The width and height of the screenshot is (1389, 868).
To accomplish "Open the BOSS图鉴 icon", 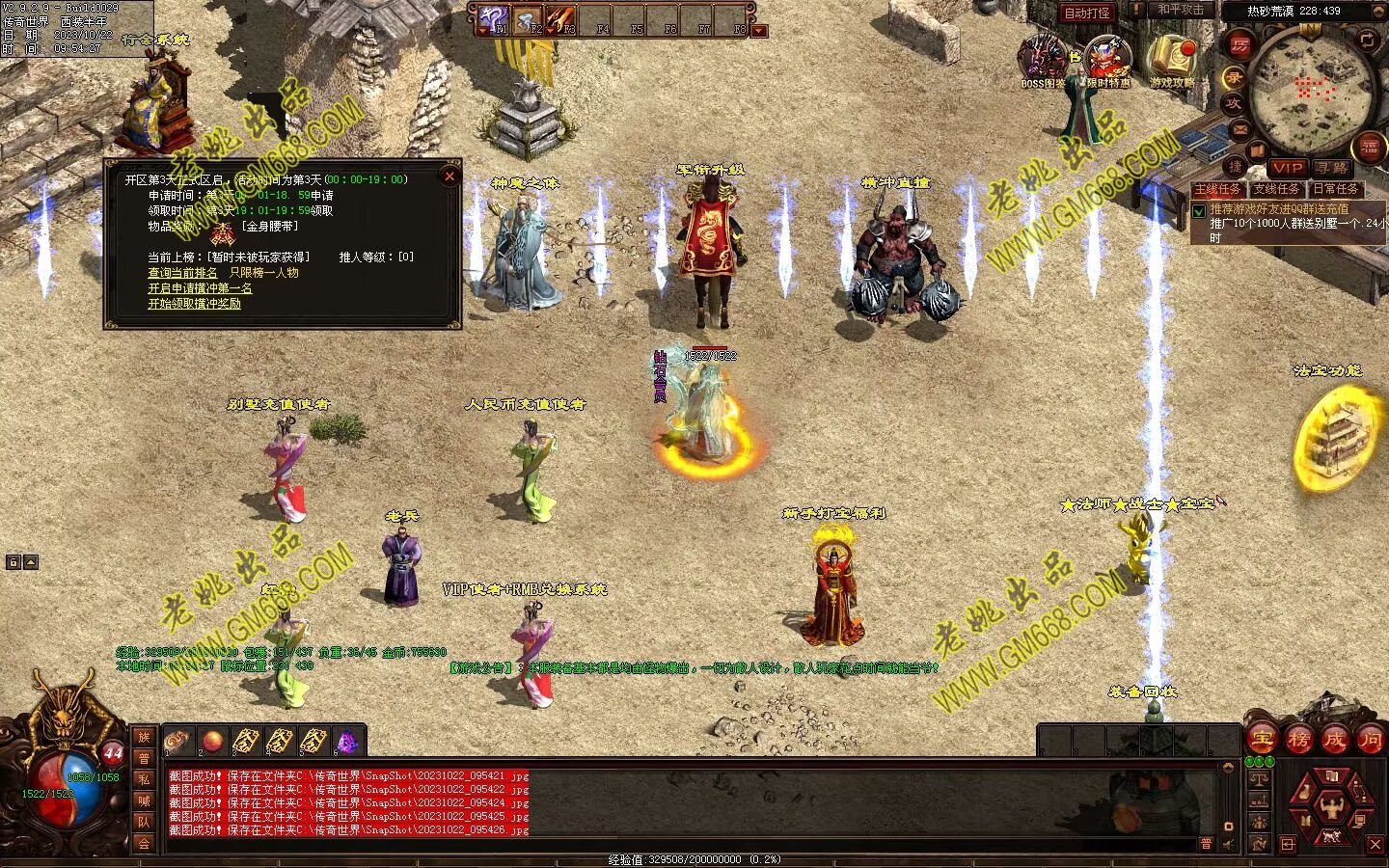I will (1044, 60).
